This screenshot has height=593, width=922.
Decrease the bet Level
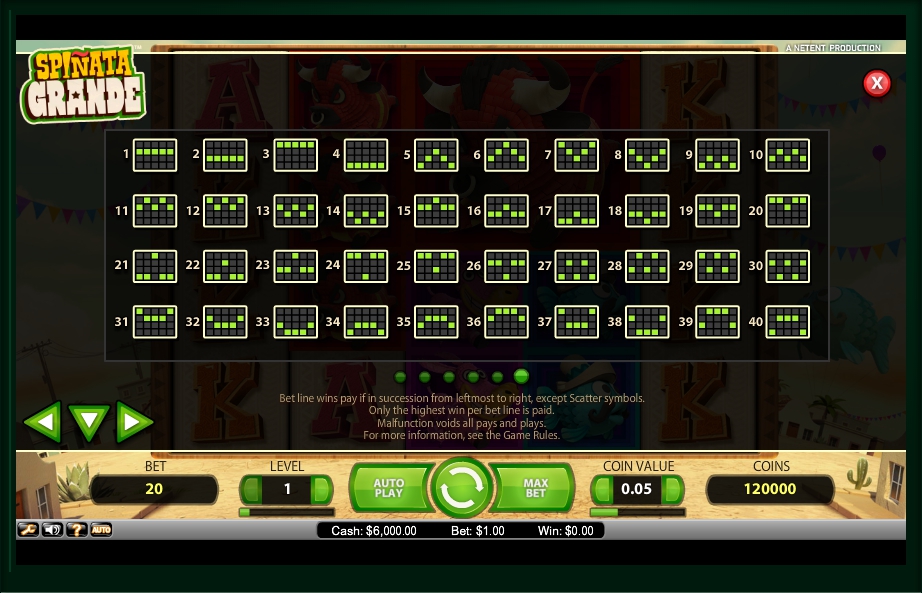pyautogui.click(x=251, y=490)
